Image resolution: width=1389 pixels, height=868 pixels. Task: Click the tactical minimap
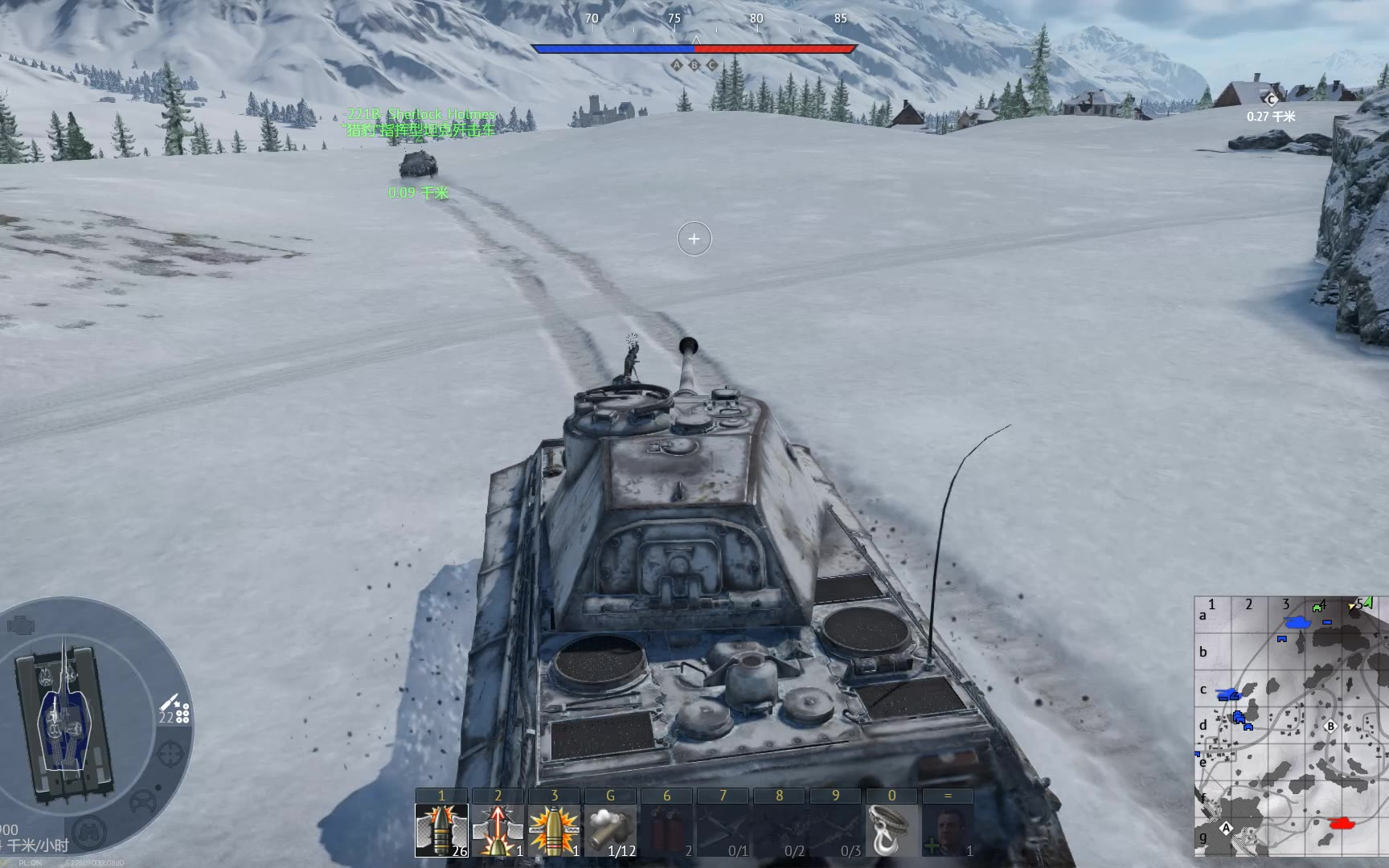[1291, 725]
